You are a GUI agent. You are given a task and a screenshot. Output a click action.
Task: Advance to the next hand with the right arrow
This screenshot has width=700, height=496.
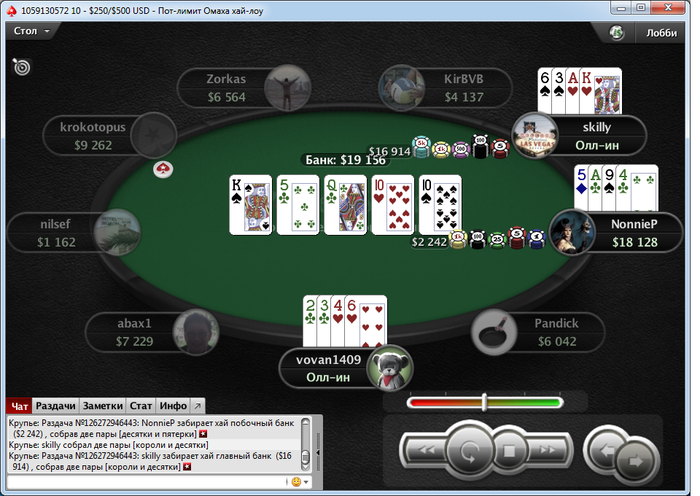pyautogui.click(x=634, y=460)
